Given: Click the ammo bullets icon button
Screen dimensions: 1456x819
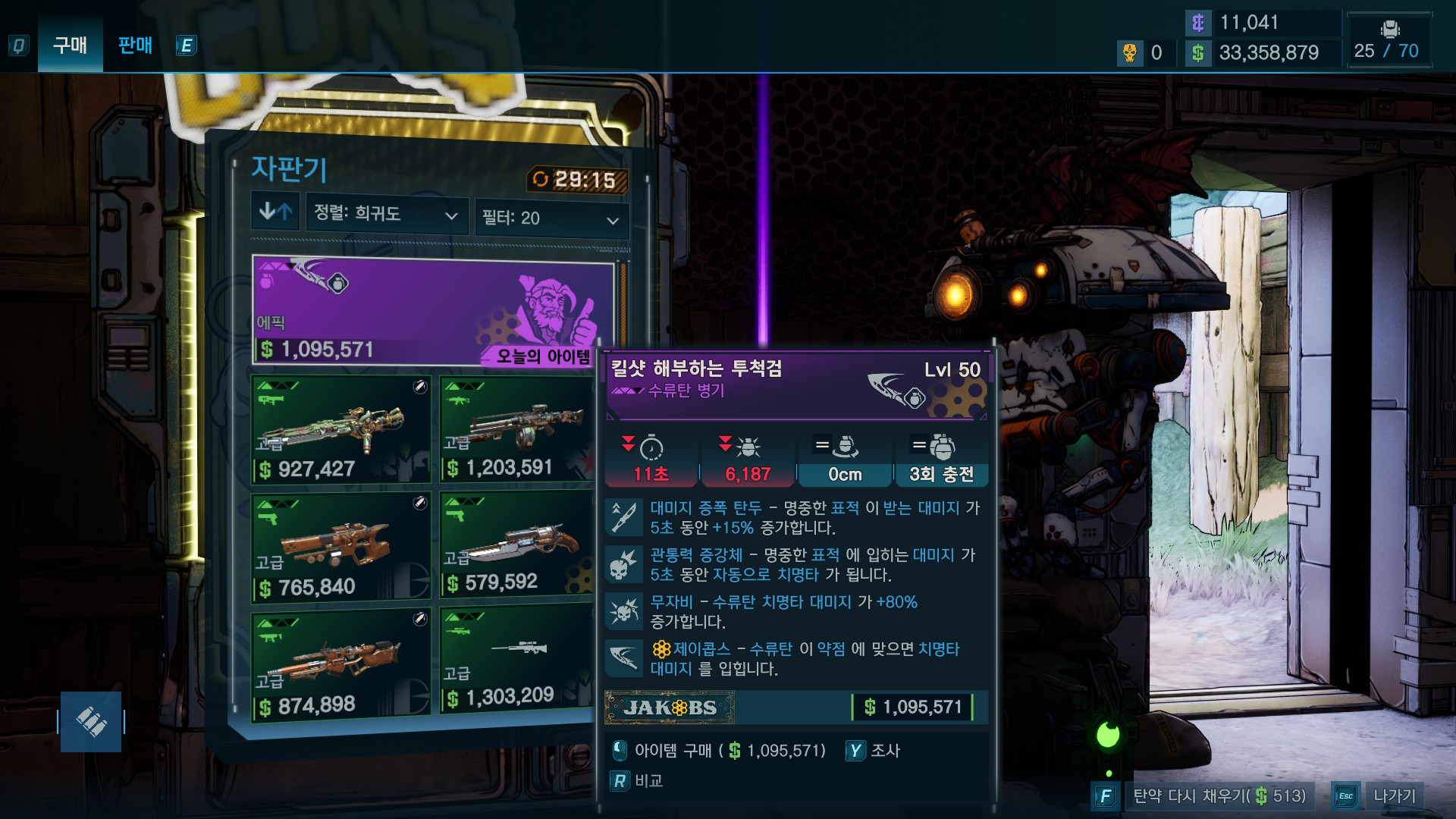Looking at the screenshot, I should [x=91, y=722].
